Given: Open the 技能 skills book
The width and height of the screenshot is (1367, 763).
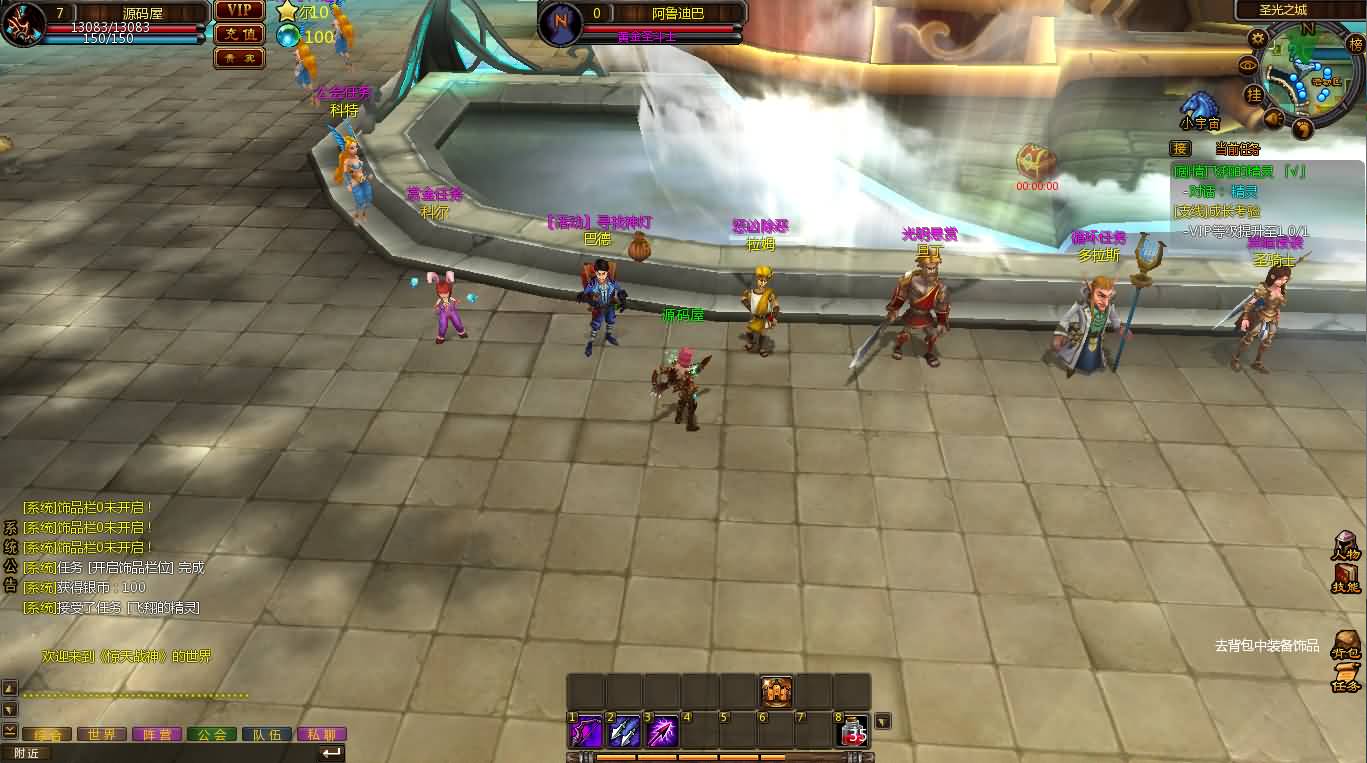Looking at the screenshot, I should (x=1346, y=578).
